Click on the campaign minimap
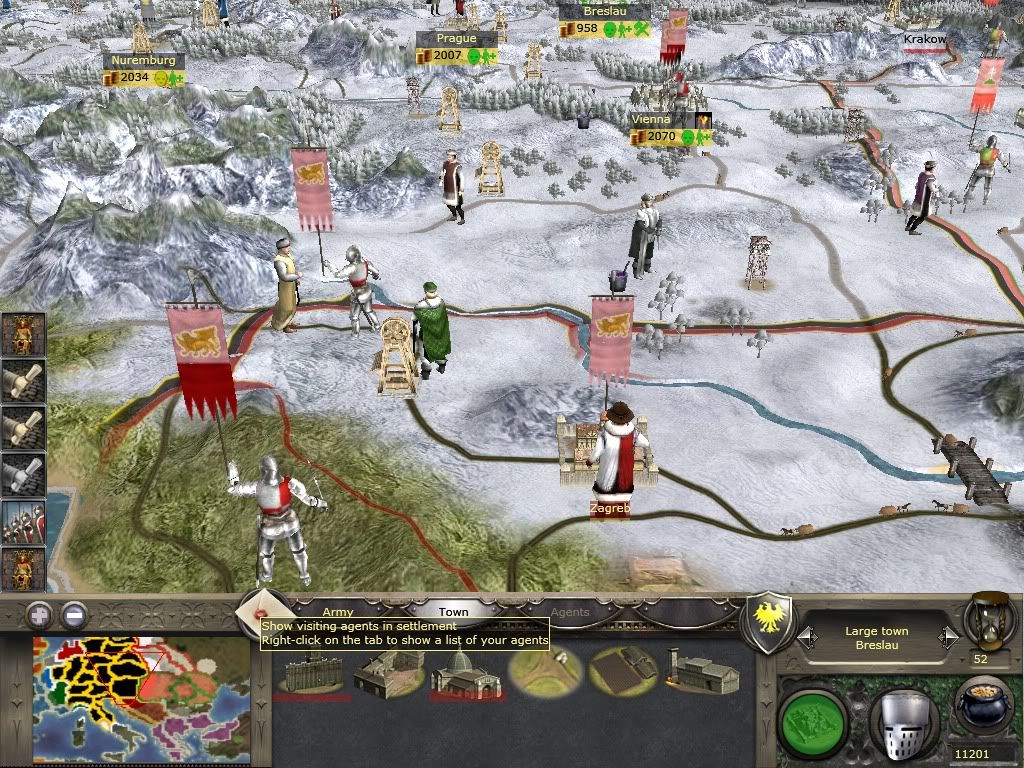 141,693
